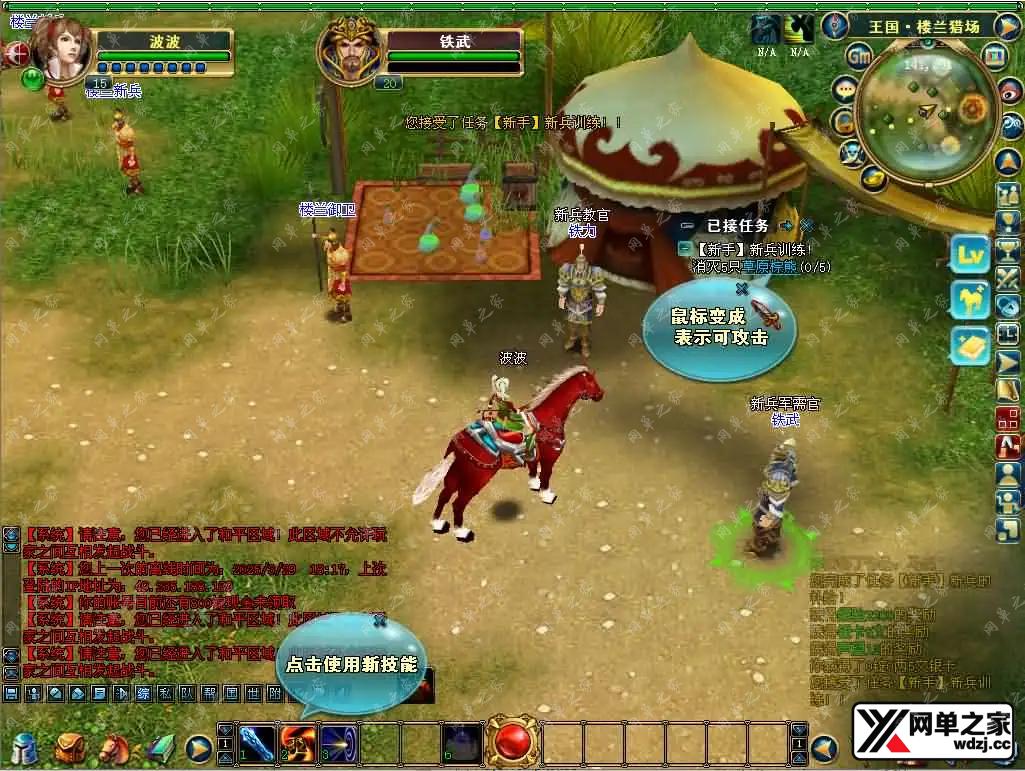Open the backpack inventory icon

pyautogui.click(x=70, y=748)
